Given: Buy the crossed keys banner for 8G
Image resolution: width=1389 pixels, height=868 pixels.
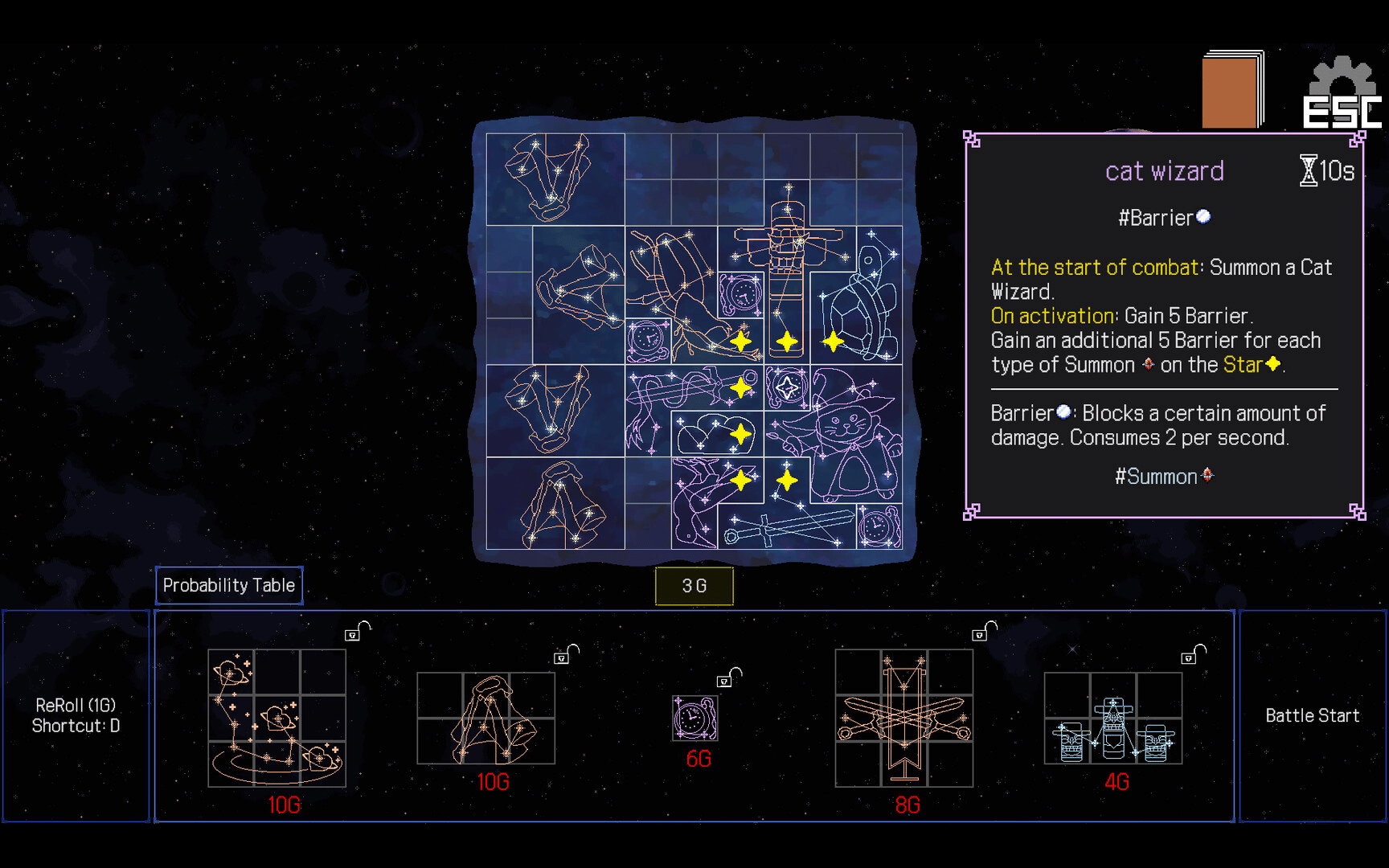Looking at the screenshot, I should pyautogui.click(x=904, y=718).
